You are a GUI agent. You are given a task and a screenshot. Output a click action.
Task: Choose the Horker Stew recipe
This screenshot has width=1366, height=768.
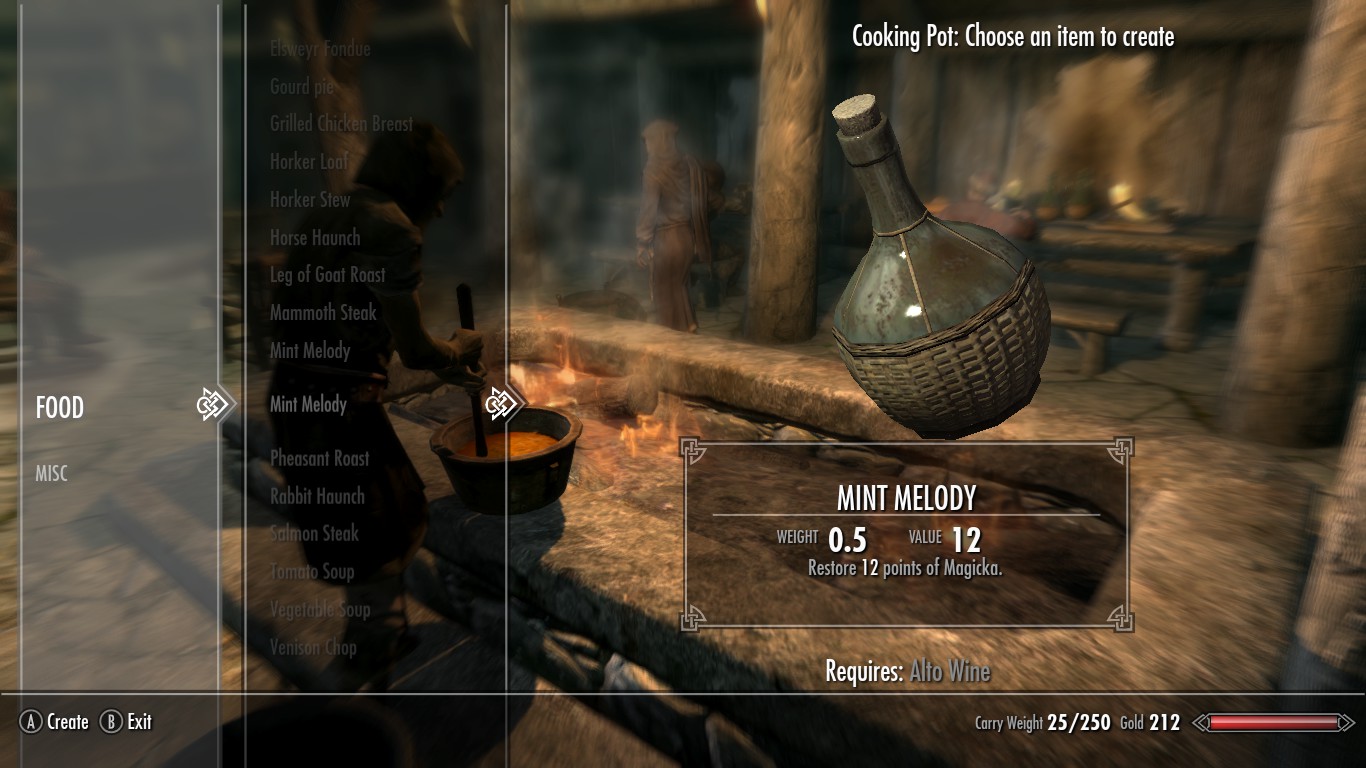tap(310, 200)
